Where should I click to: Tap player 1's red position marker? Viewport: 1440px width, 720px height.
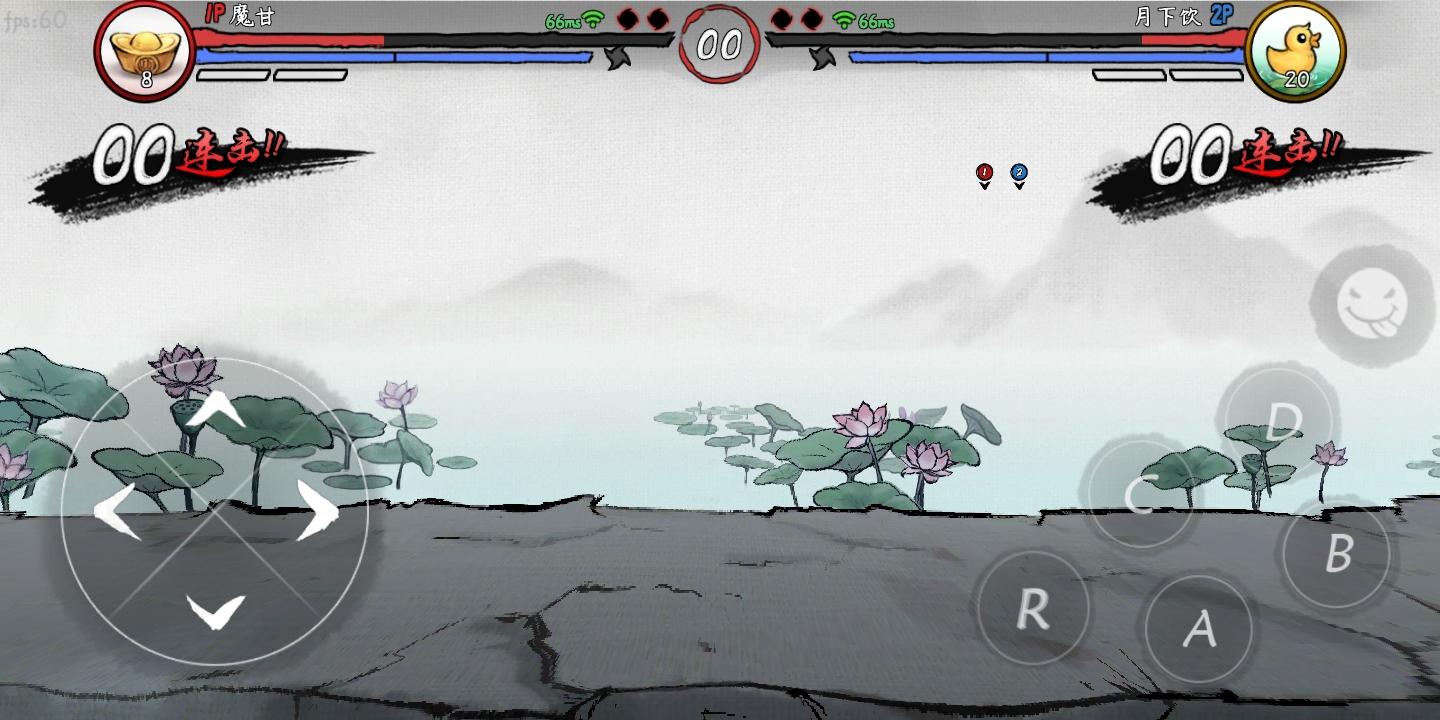click(x=984, y=172)
